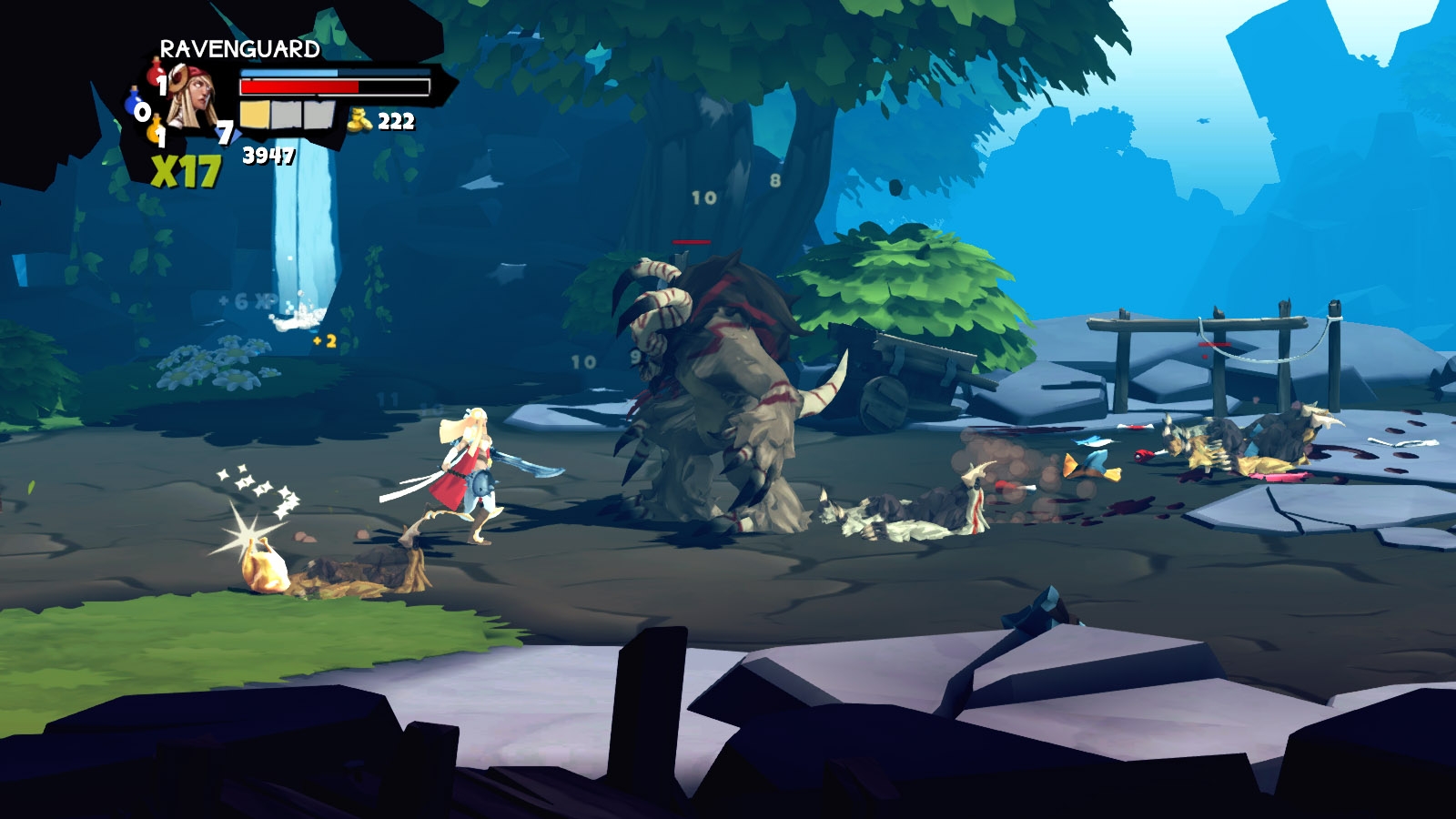Select the blue potion icon
The height and width of the screenshot is (819, 1456).
135,102
